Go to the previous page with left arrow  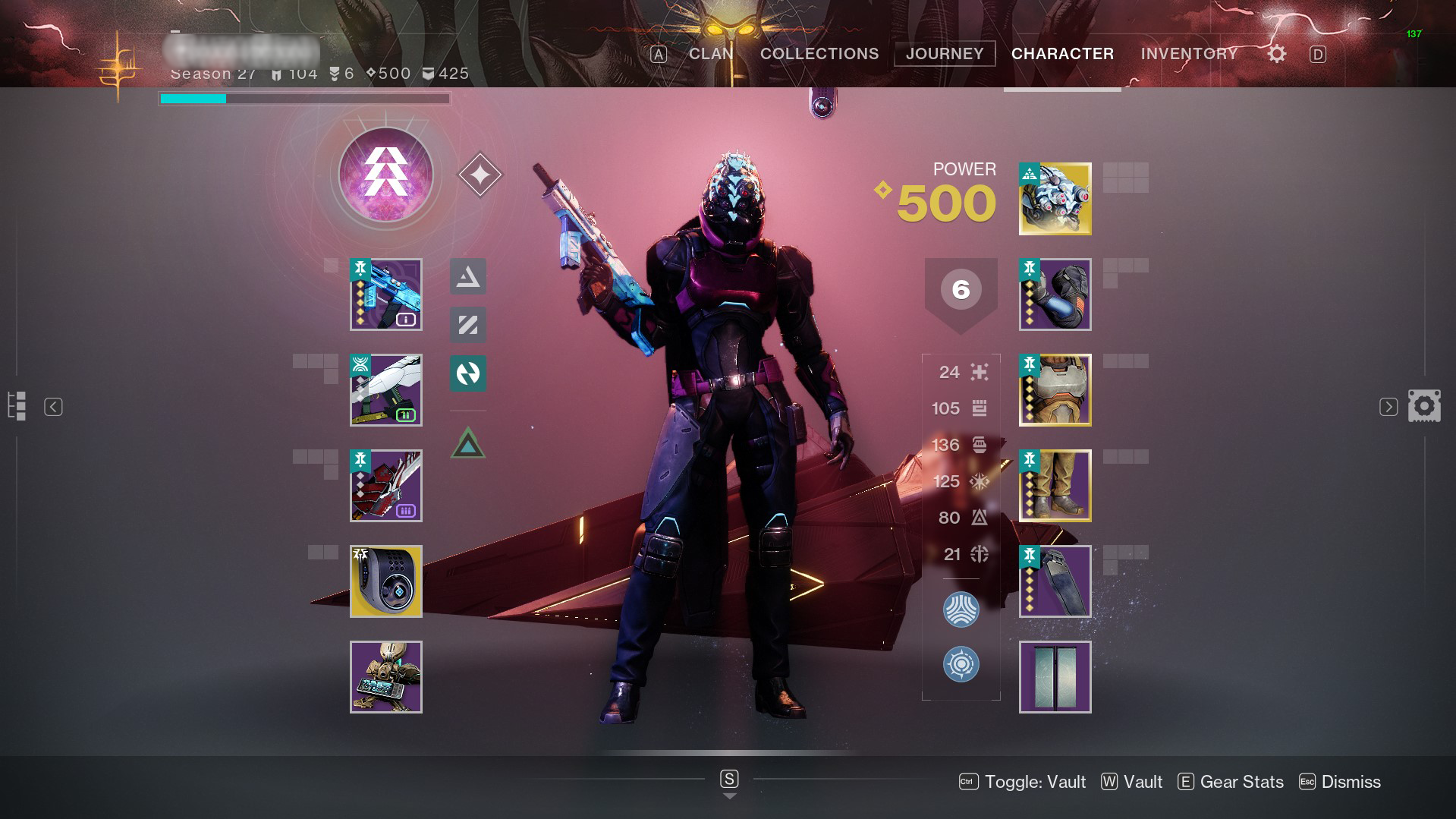tap(53, 407)
